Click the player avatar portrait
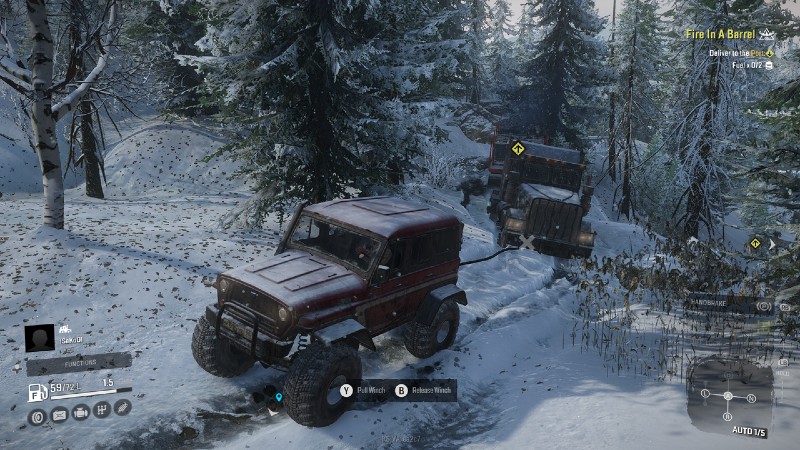The image size is (800, 450). pyautogui.click(x=40, y=337)
